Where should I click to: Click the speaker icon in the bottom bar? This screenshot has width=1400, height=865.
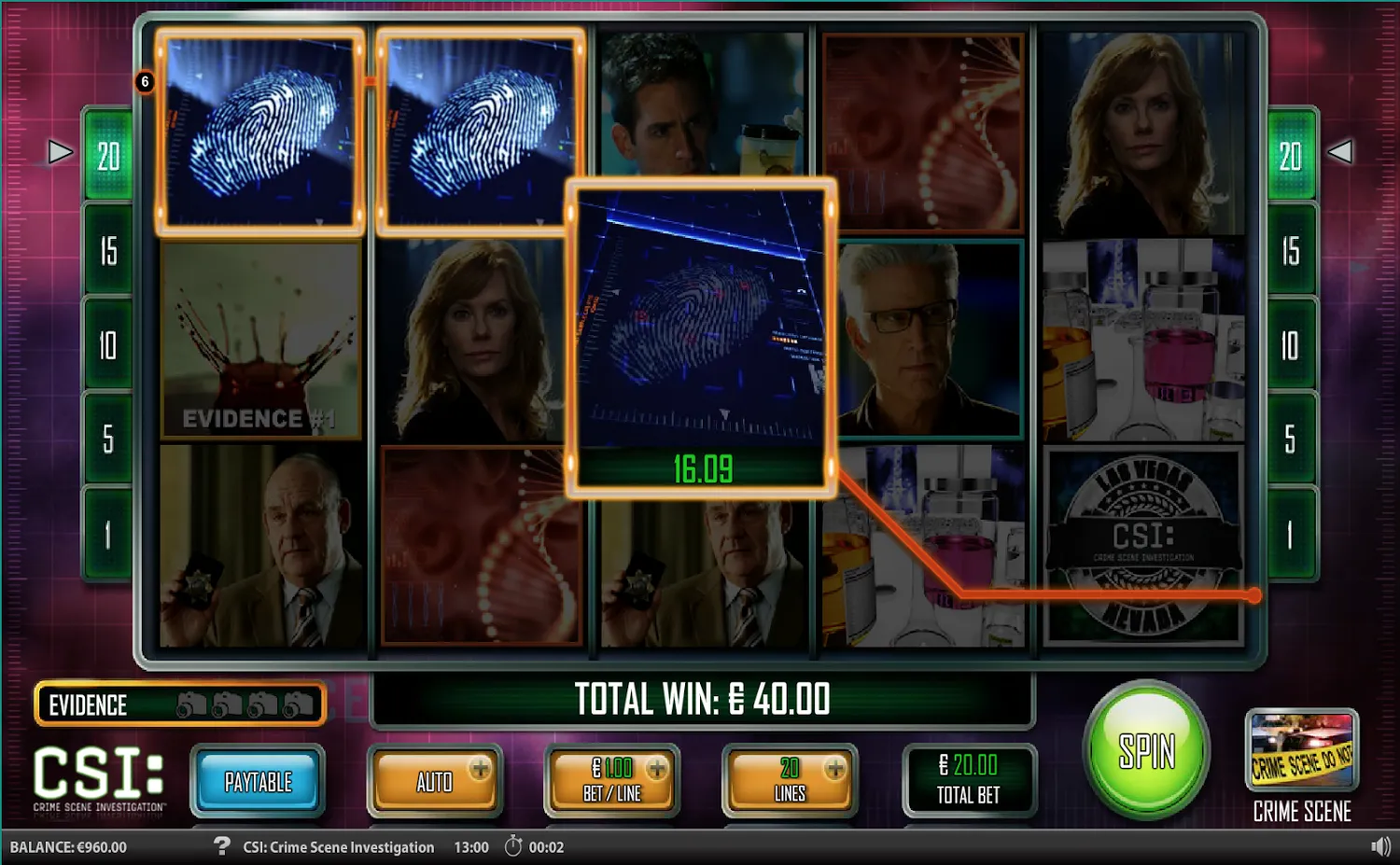click(1381, 847)
